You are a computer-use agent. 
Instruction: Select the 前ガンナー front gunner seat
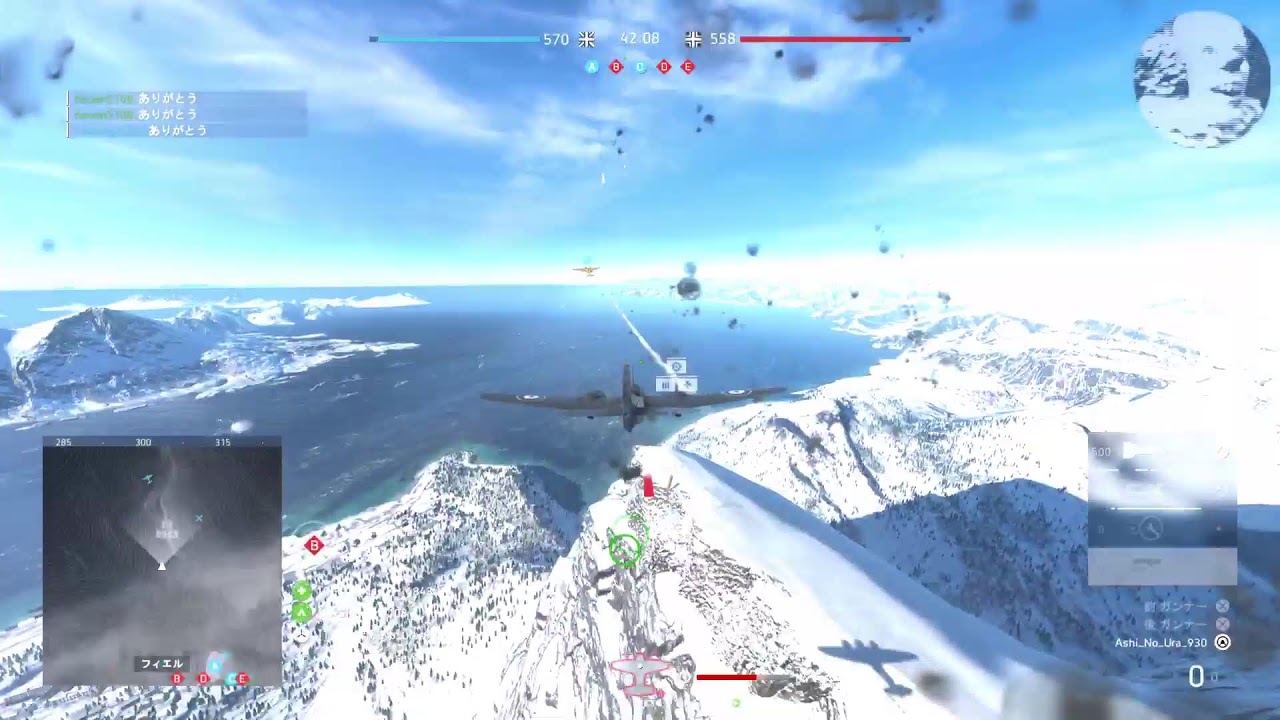(1222, 606)
